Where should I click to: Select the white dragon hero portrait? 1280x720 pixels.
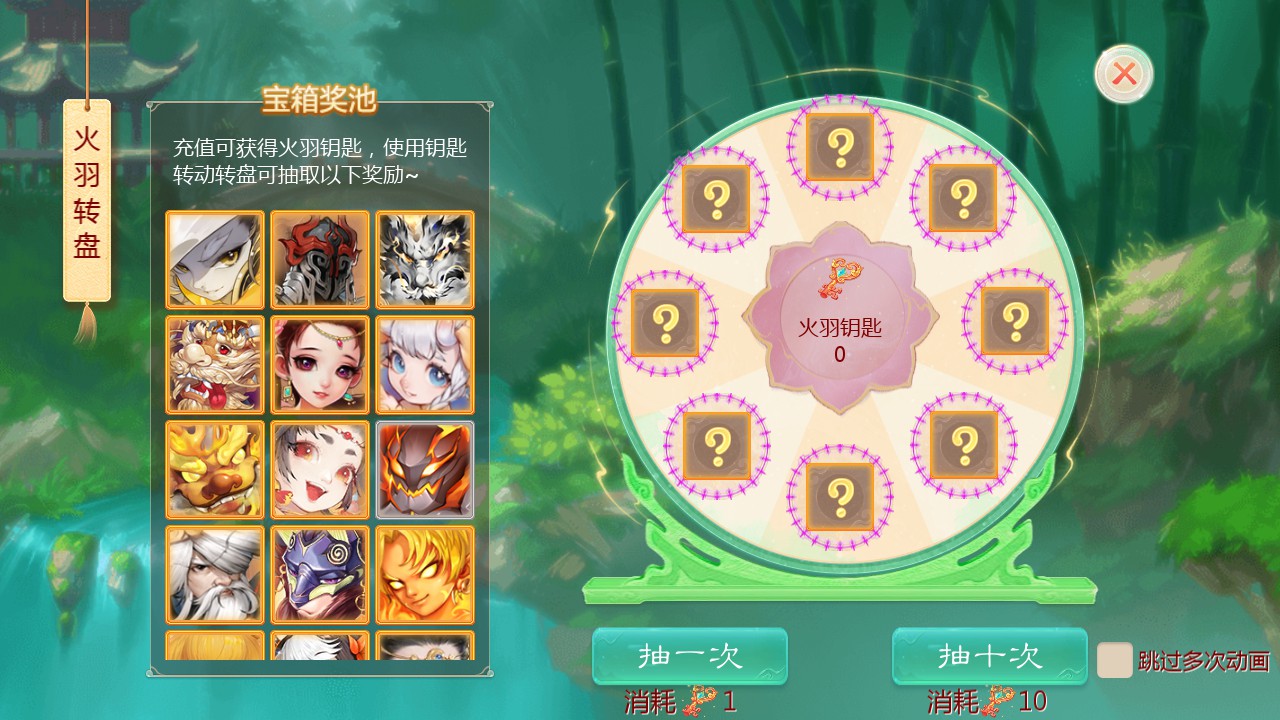[423, 260]
